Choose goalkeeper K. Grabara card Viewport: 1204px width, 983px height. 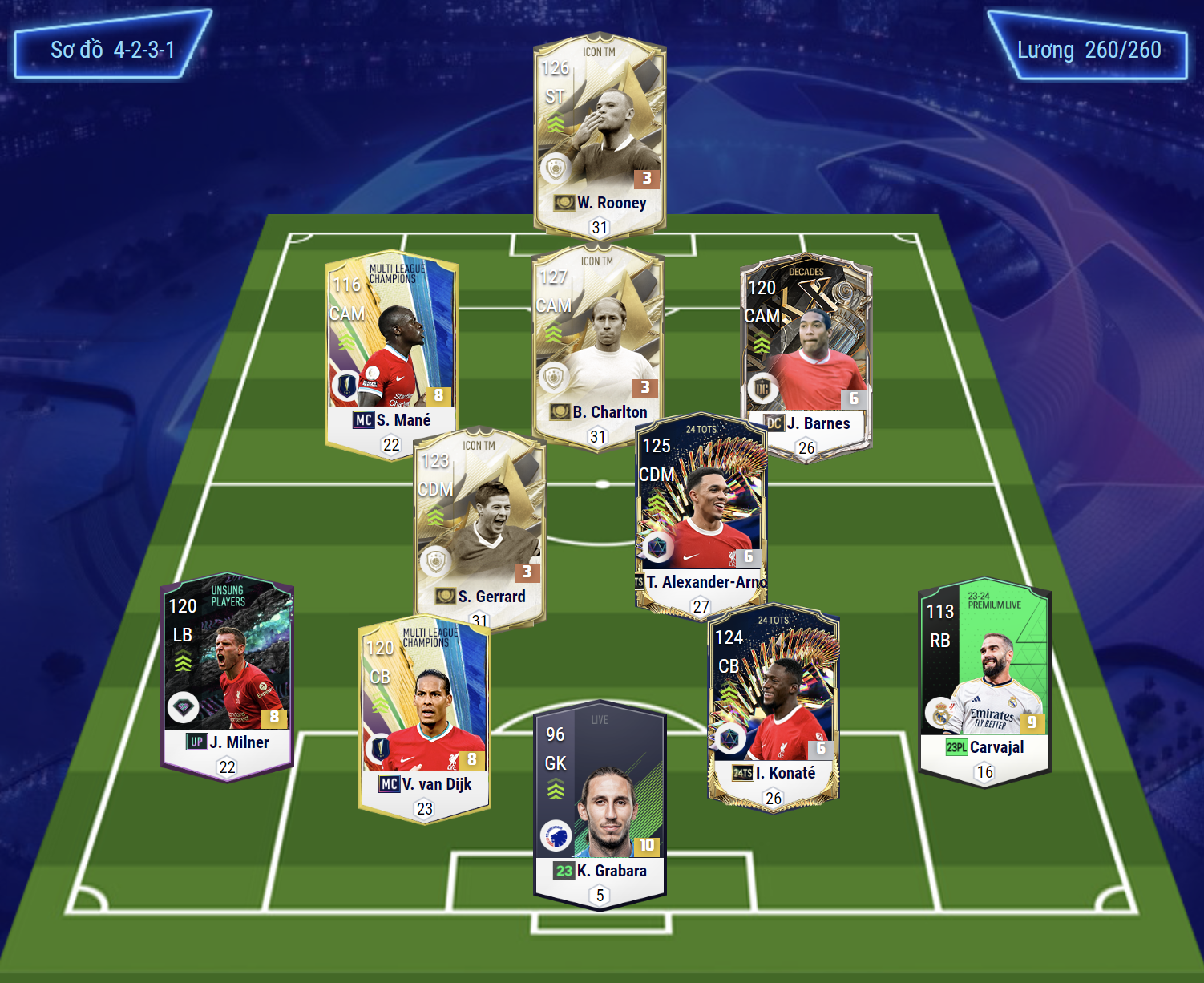(600, 806)
